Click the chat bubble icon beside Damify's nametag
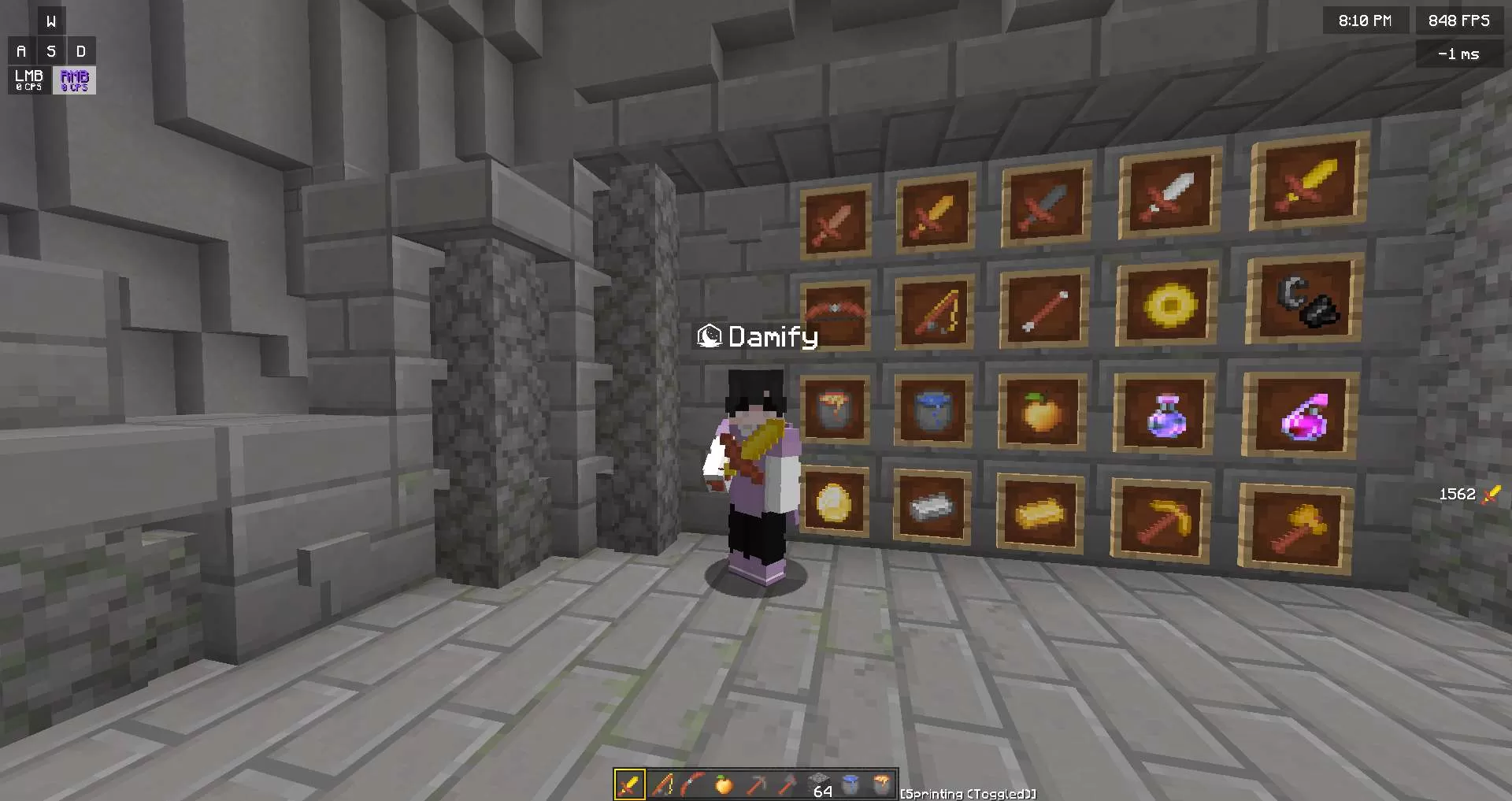The width and height of the screenshot is (1512, 801). (x=711, y=336)
